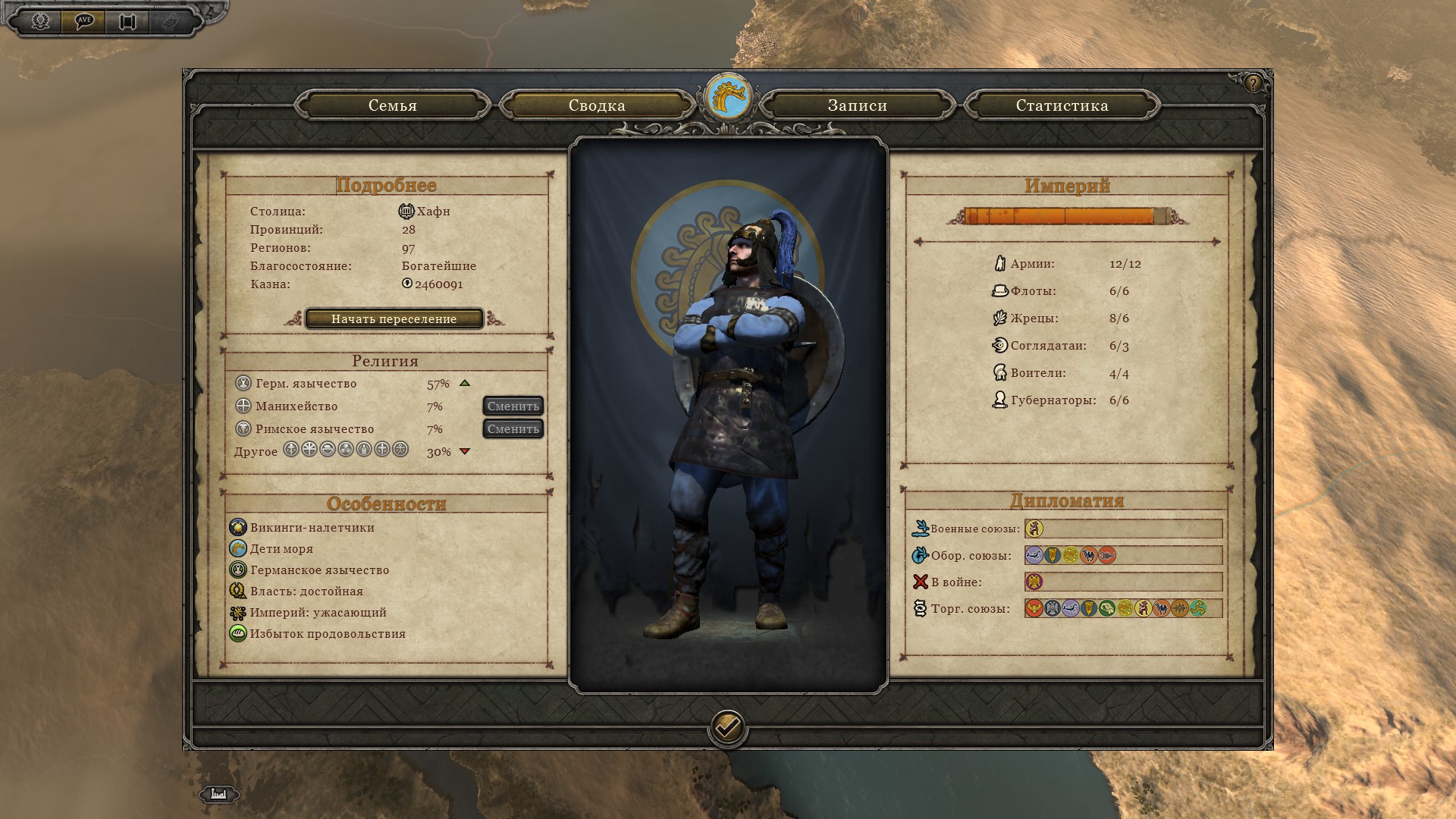This screenshot has height=819, width=1456.
Task: Open help question mark icon
Action: pos(1253,83)
